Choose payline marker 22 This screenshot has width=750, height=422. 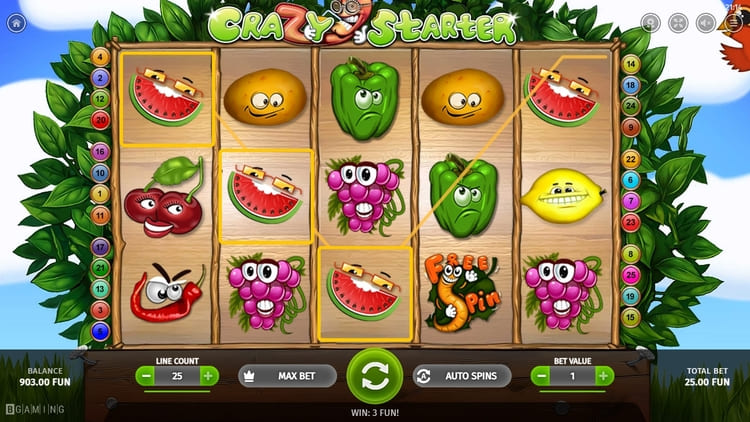(x=631, y=159)
